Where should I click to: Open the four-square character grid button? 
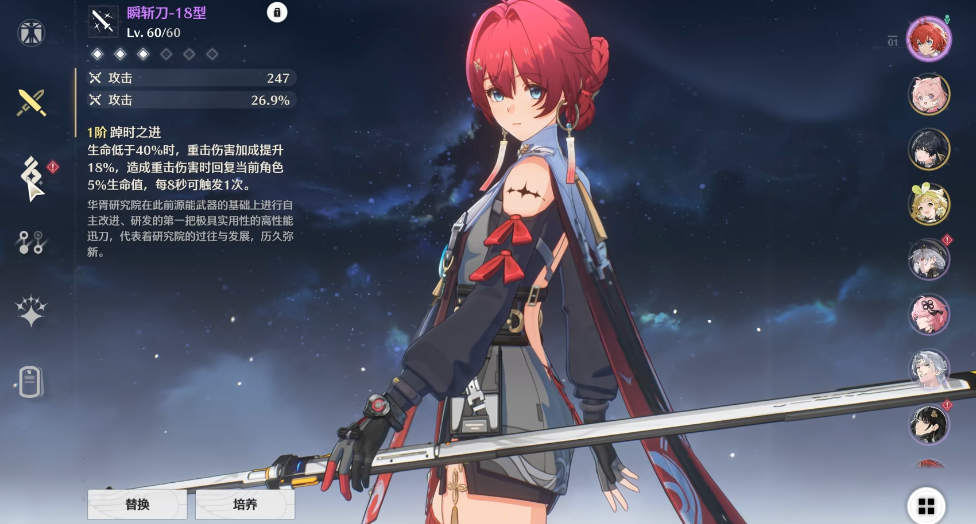pos(926,505)
